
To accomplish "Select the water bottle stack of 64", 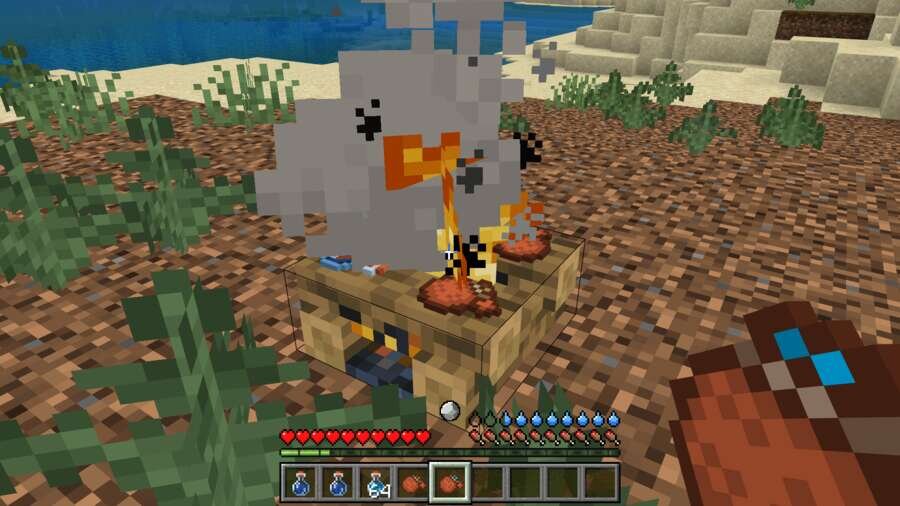I will (376, 482).
